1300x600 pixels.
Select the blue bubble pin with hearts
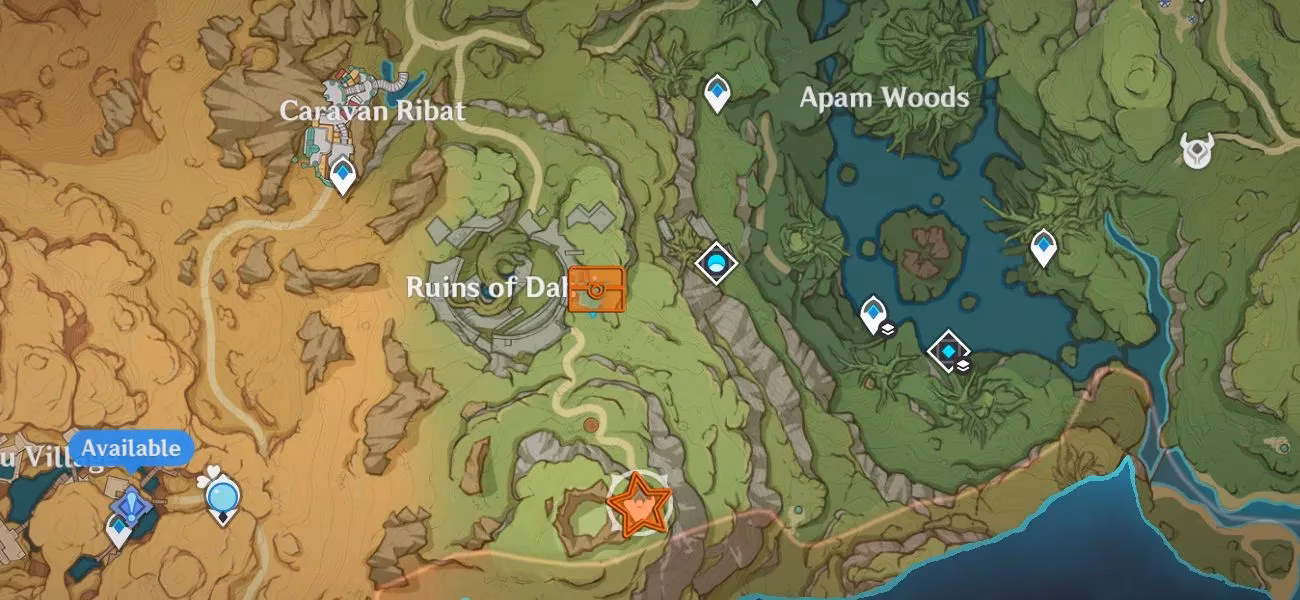[222, 494]
